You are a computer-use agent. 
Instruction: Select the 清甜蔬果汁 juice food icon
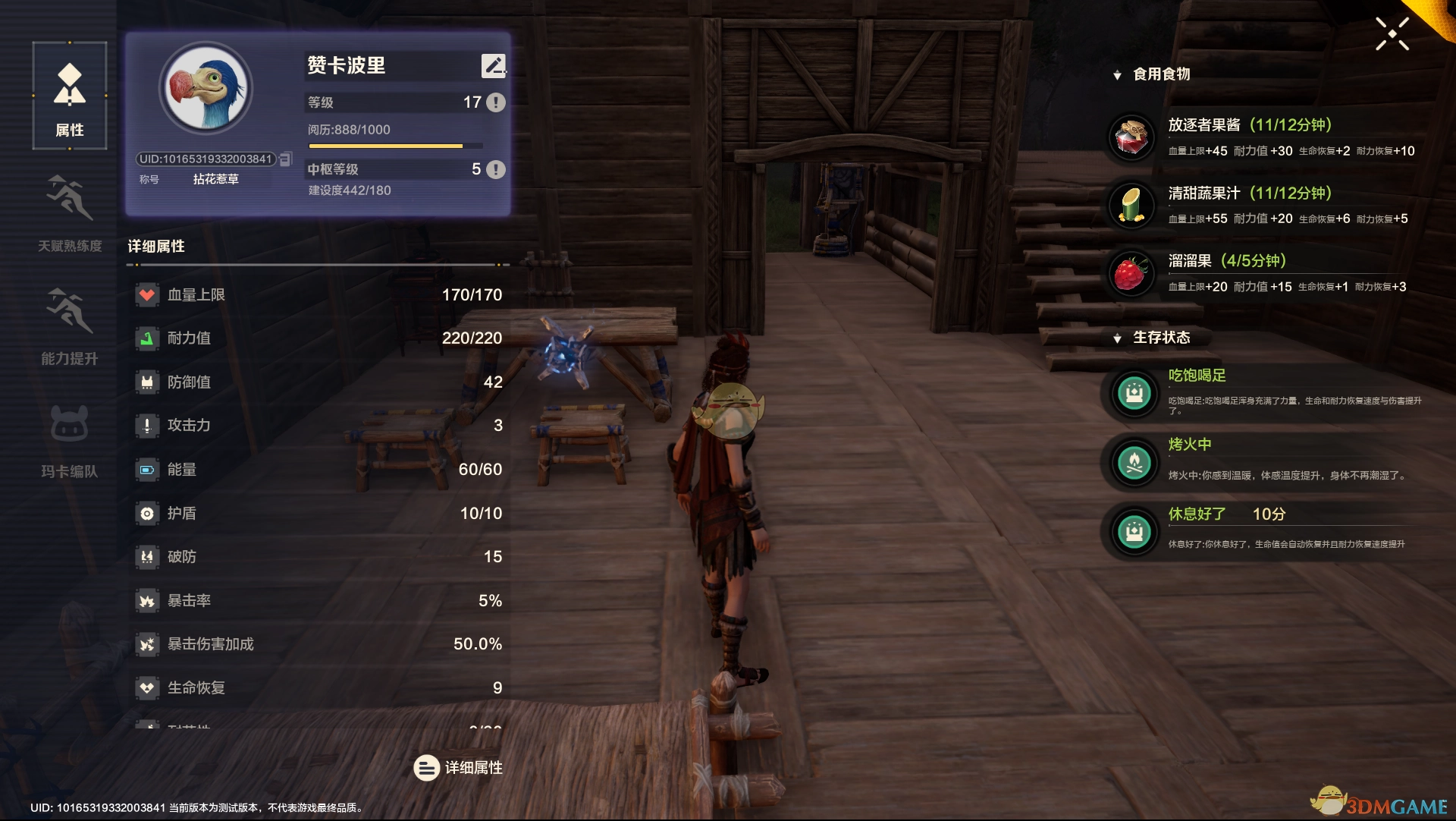click(x=1131, y=206)
